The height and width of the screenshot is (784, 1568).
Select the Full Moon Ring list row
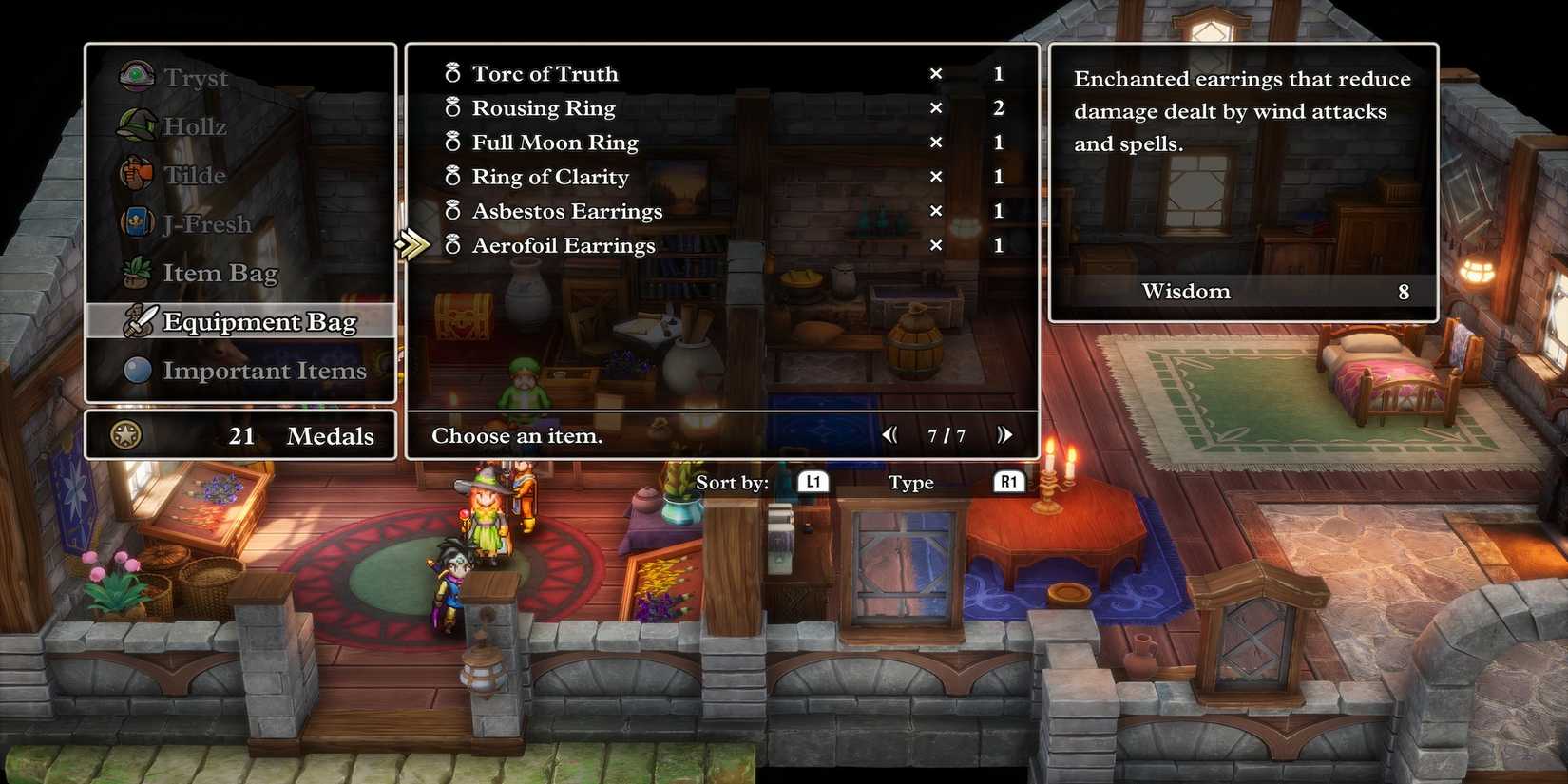(555, 142)
